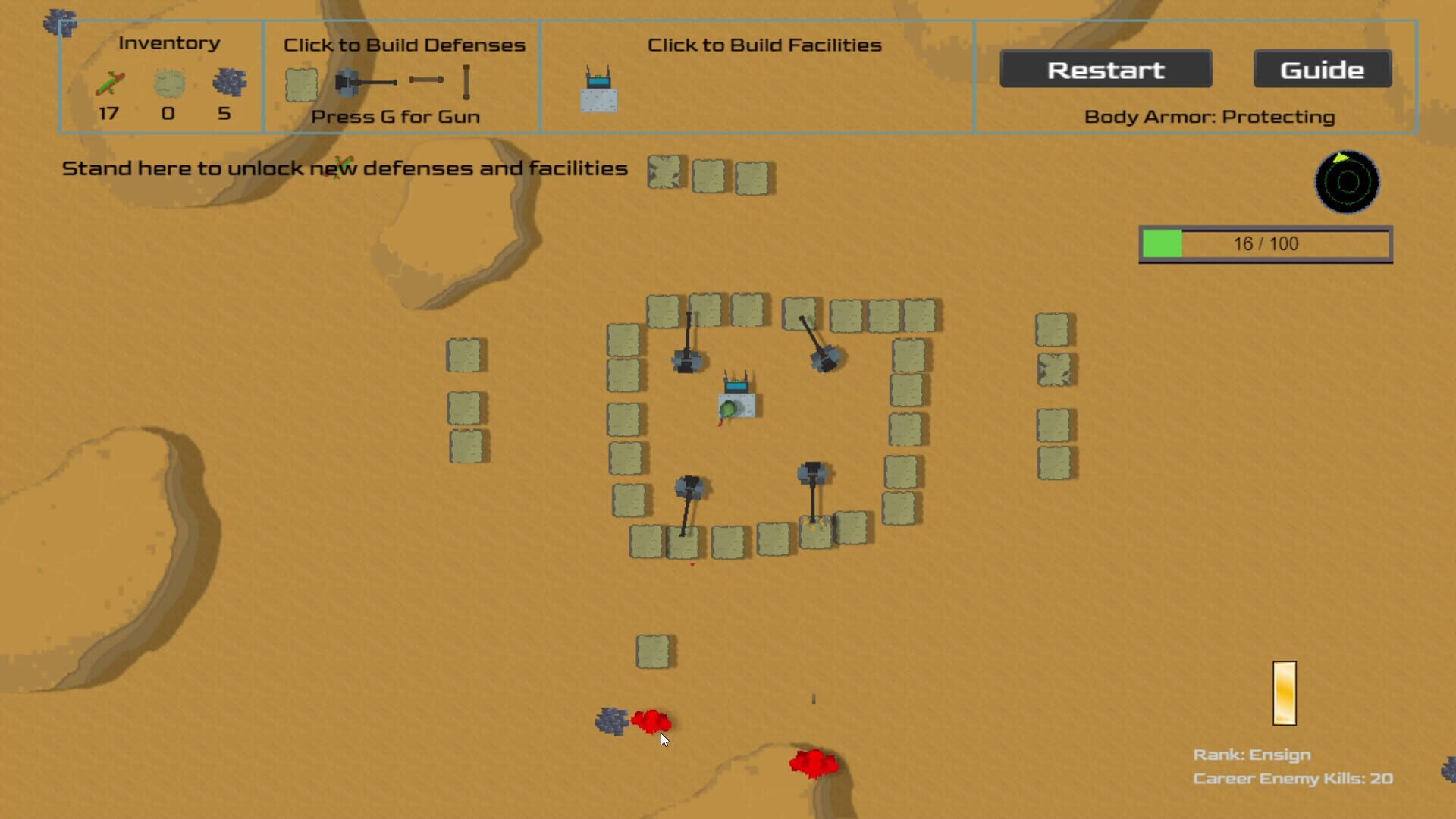Click the hay bale icon in the Inventory
The image size is (1456, 819).
coord(168,85)
